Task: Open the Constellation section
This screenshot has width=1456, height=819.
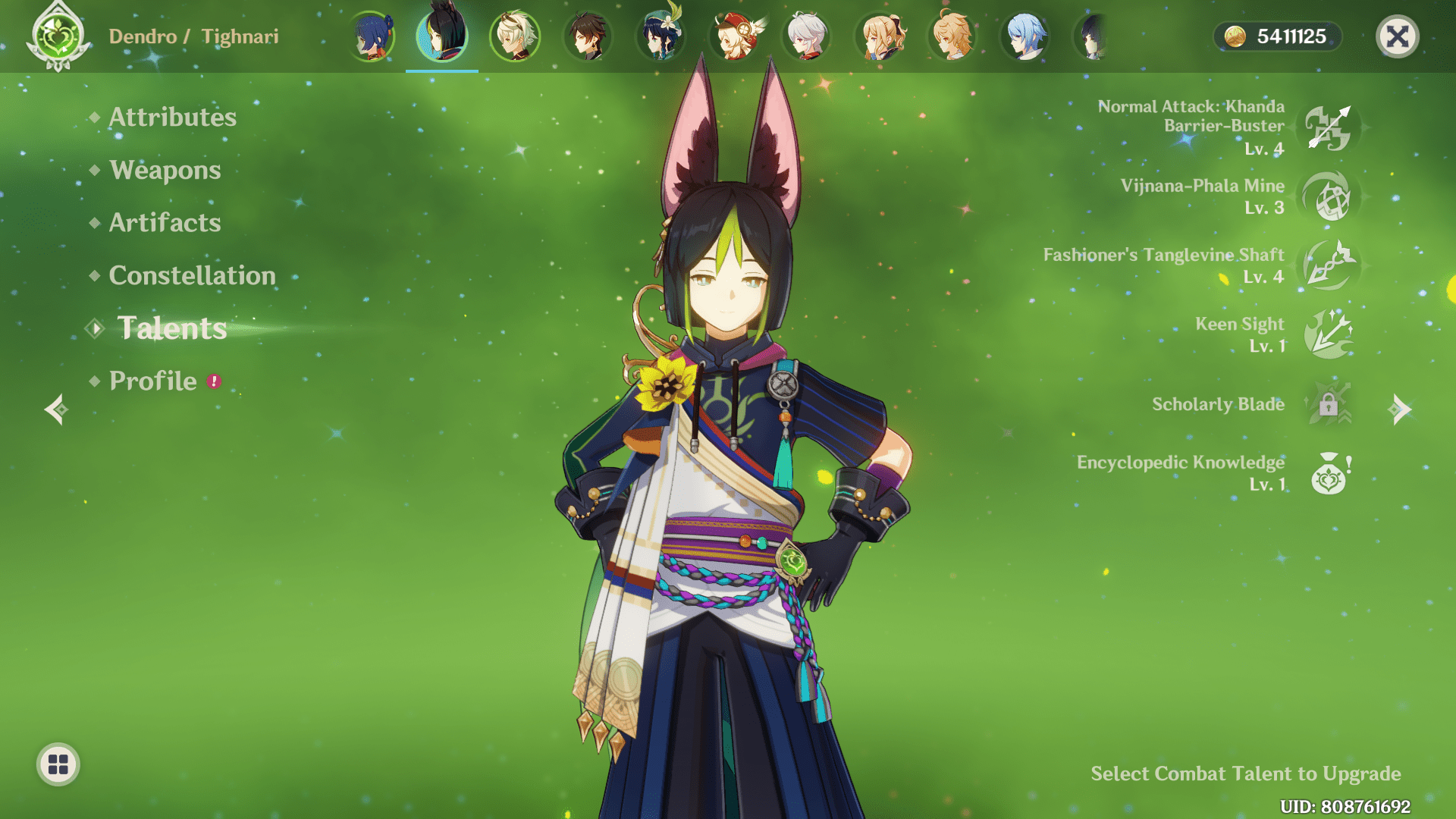Action: [x=192, y=276]
